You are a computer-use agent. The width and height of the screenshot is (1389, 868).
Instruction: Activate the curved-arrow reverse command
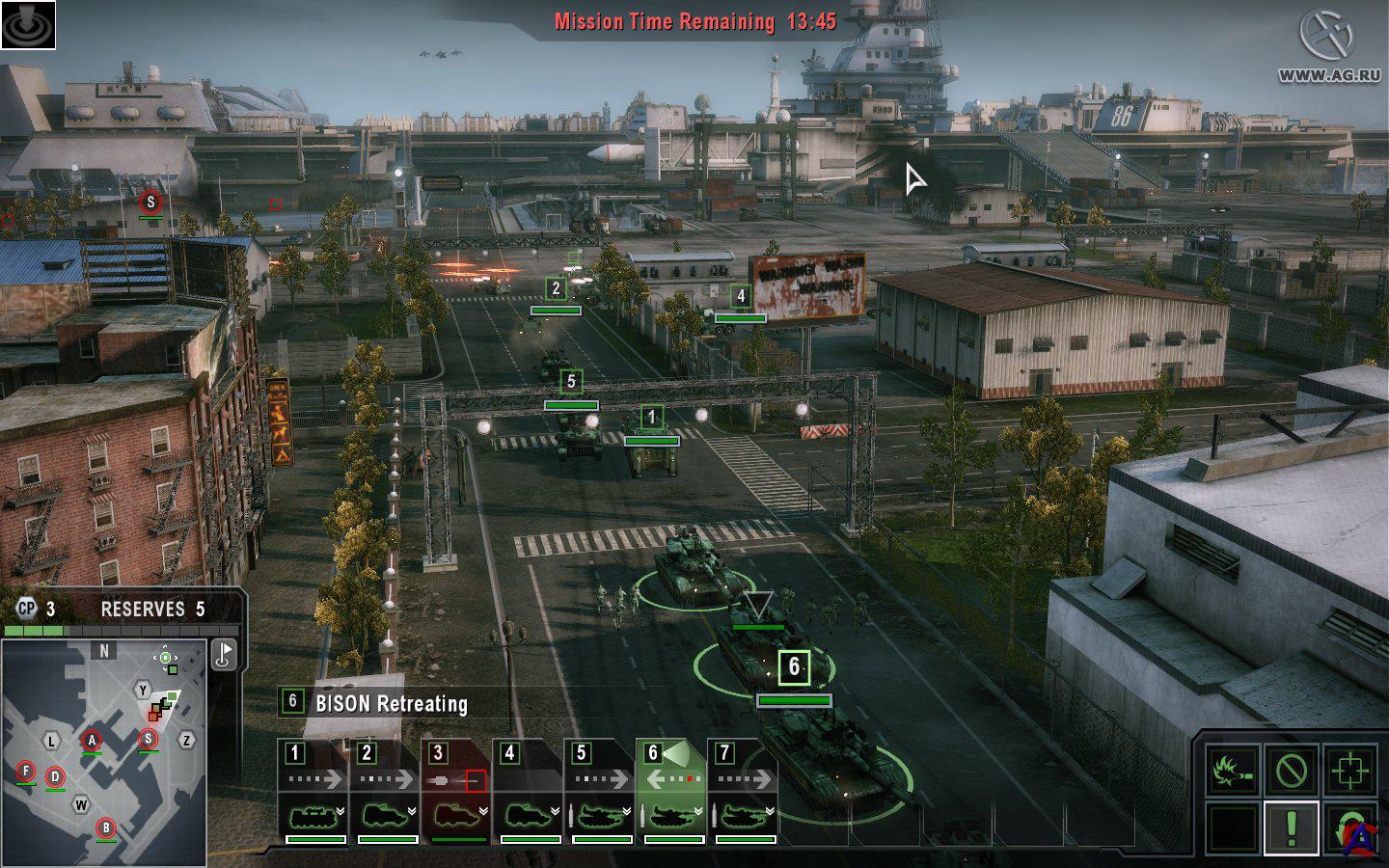tap(1348, 827)
